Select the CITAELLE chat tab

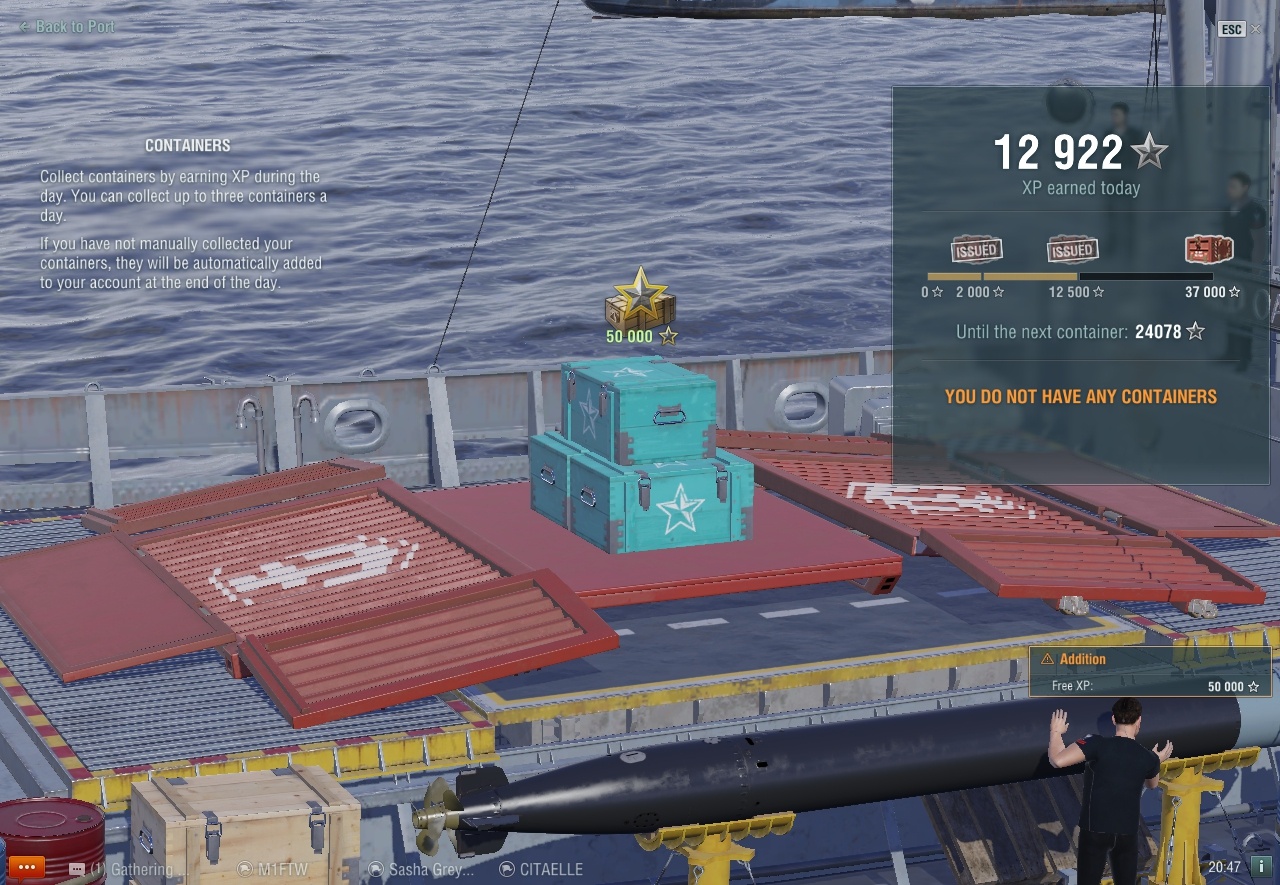(541, 869)
